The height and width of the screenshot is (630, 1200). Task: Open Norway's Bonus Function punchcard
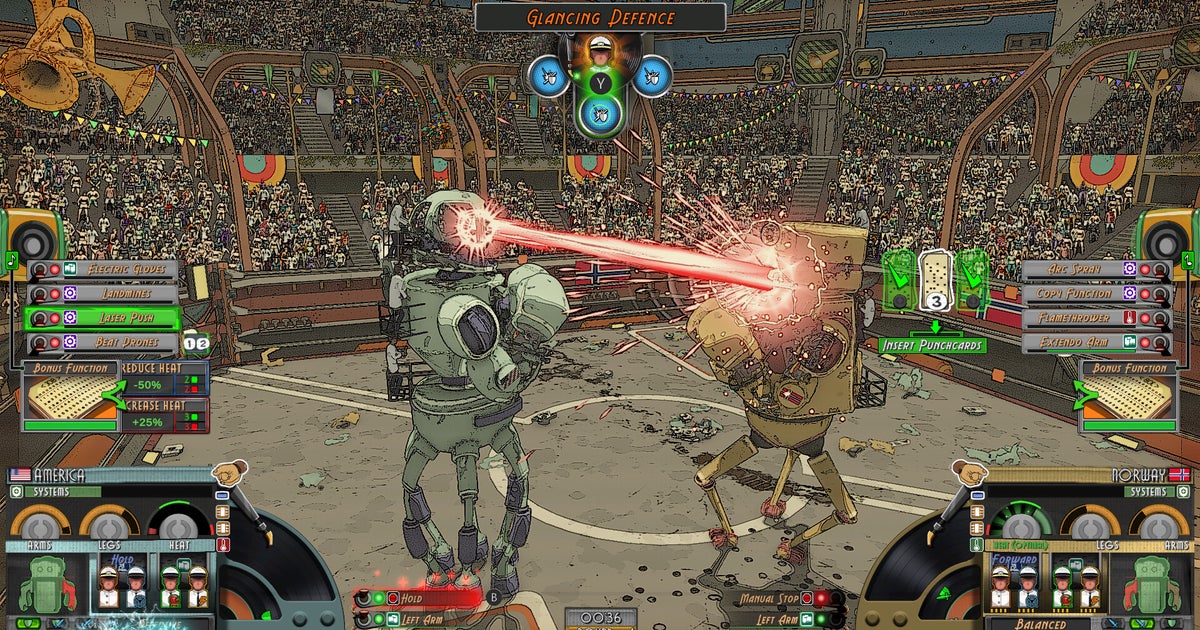pos(1128,397)
